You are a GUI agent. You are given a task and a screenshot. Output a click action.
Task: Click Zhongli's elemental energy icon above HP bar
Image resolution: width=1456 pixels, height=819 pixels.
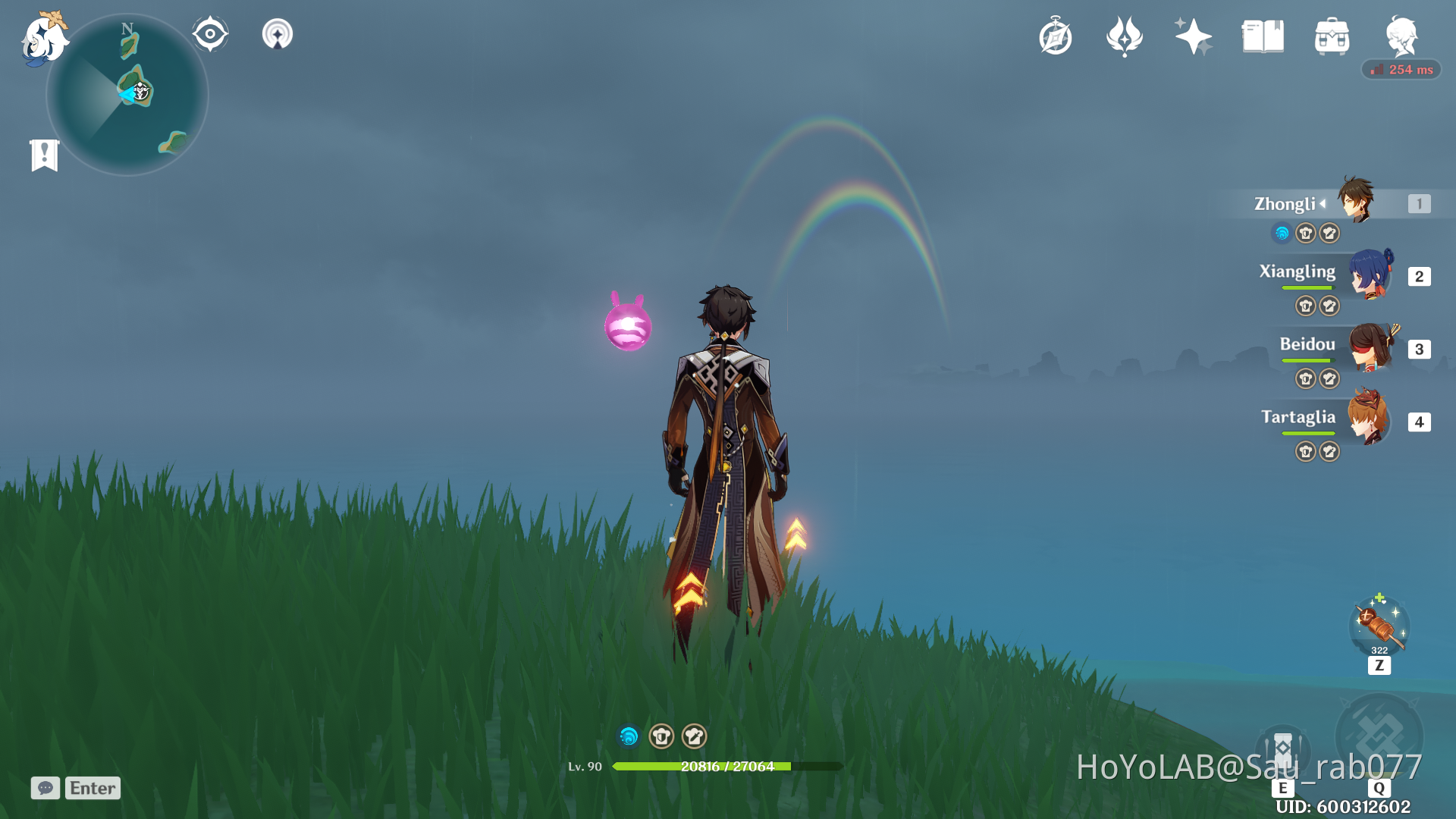coord(628,736)
